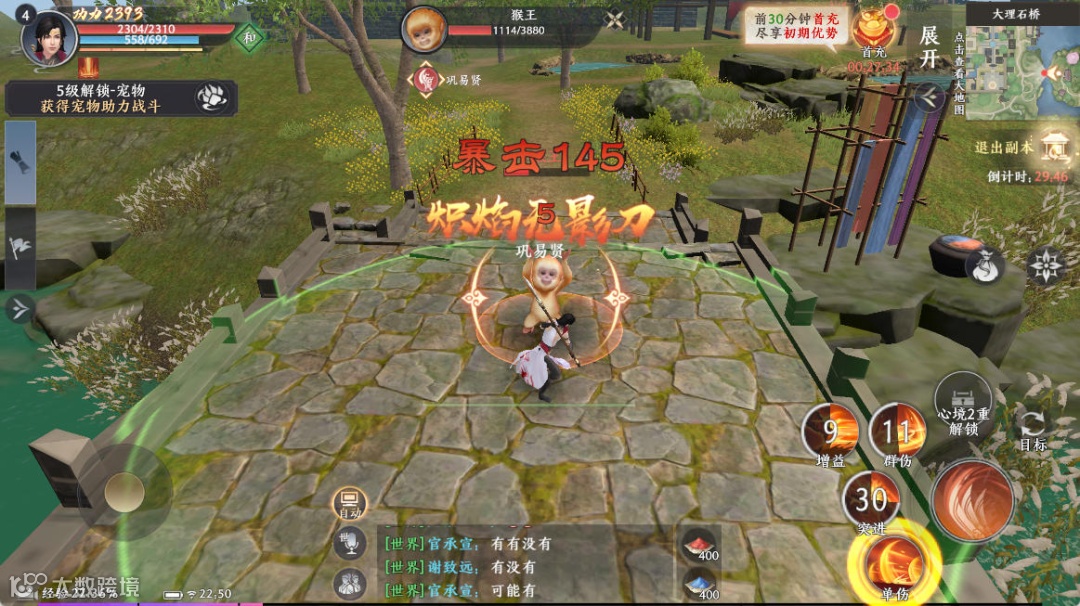The height and width of the screenshot is (606, 1080).
Task: Cast the glowing 单伤 single-target skill
Action: tap(894, 563)
